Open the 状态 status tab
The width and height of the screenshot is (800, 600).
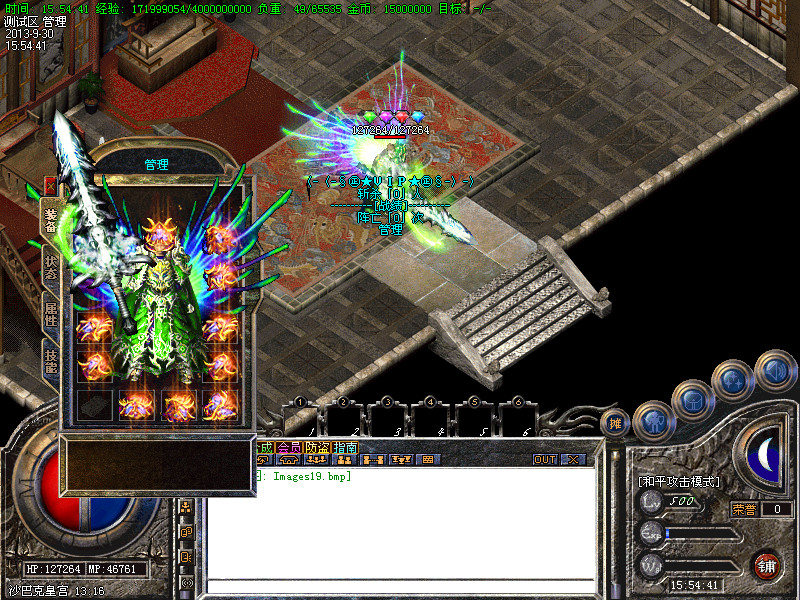coord(50,267)
